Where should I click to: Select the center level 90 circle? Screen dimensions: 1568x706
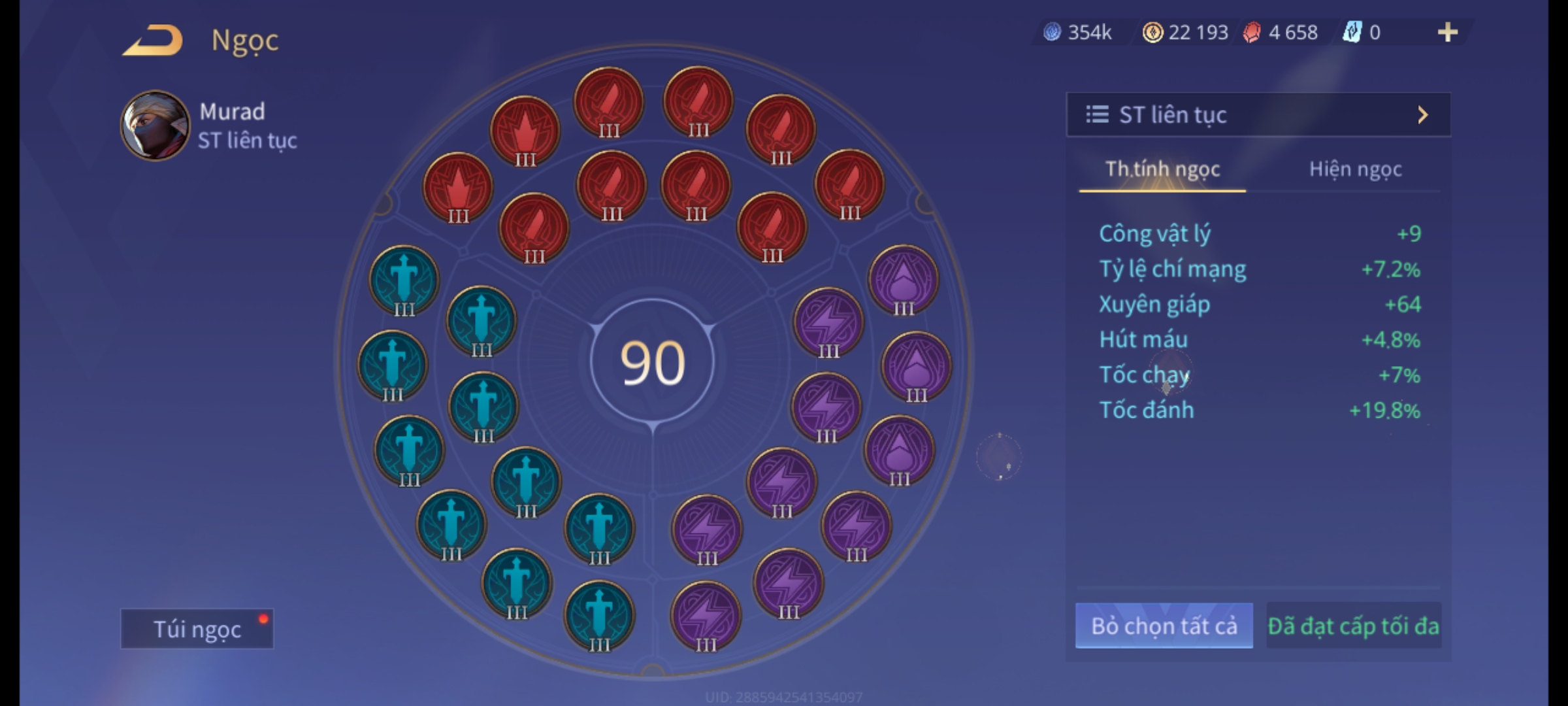[652, 362]
